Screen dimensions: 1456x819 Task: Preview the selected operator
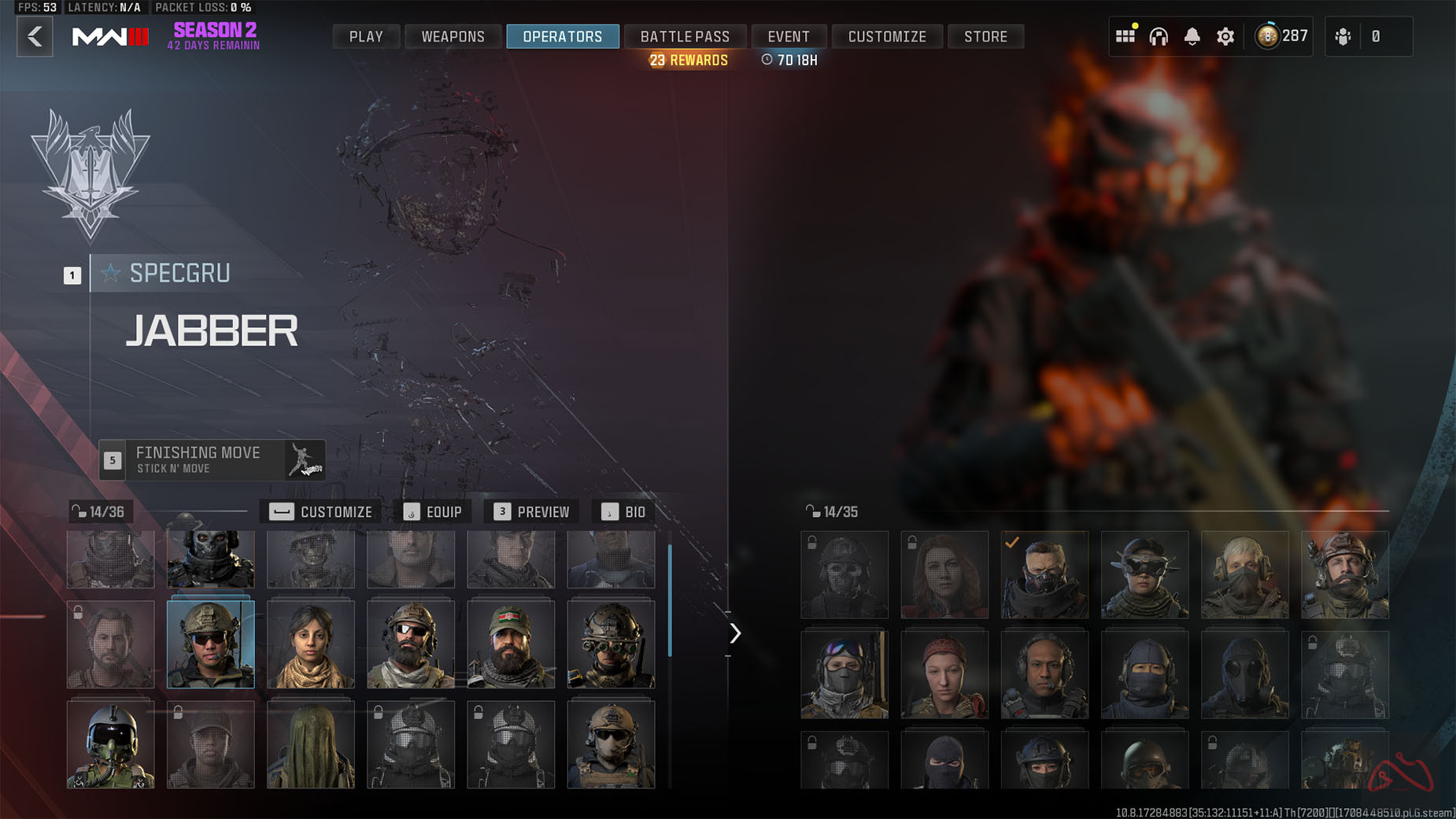[x=531, y=512]
